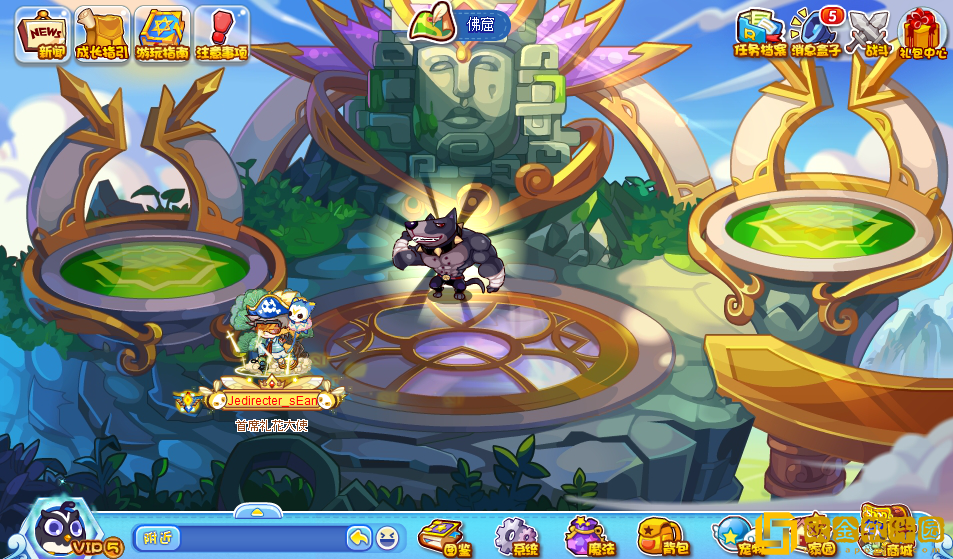Open the task archive (任务档案)
953x559 pixels.
point(759,33)
